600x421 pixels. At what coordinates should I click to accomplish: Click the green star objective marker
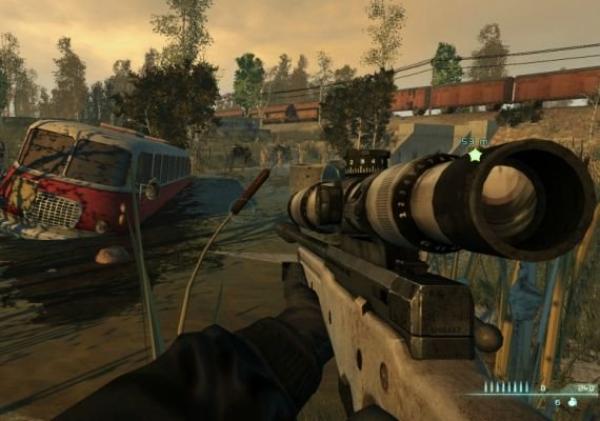pos(475,155)
